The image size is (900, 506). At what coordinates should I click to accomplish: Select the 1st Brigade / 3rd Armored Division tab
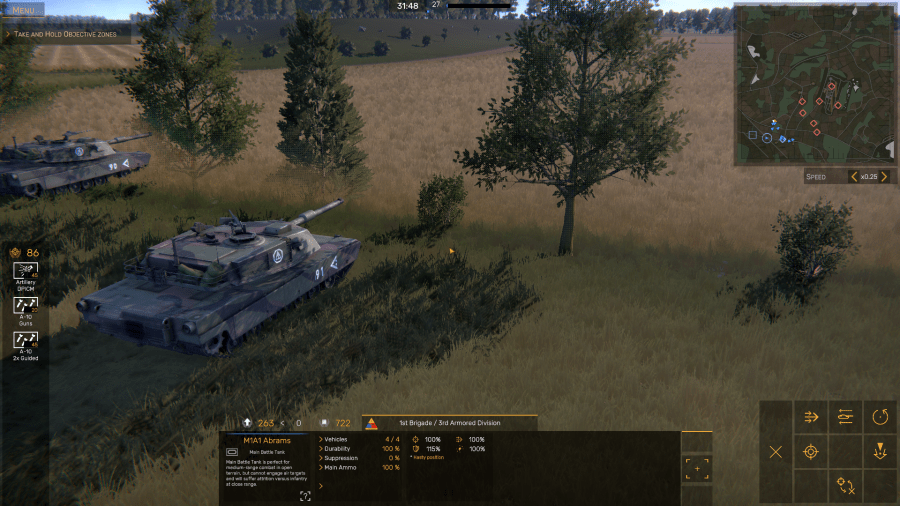pos(449,423)
